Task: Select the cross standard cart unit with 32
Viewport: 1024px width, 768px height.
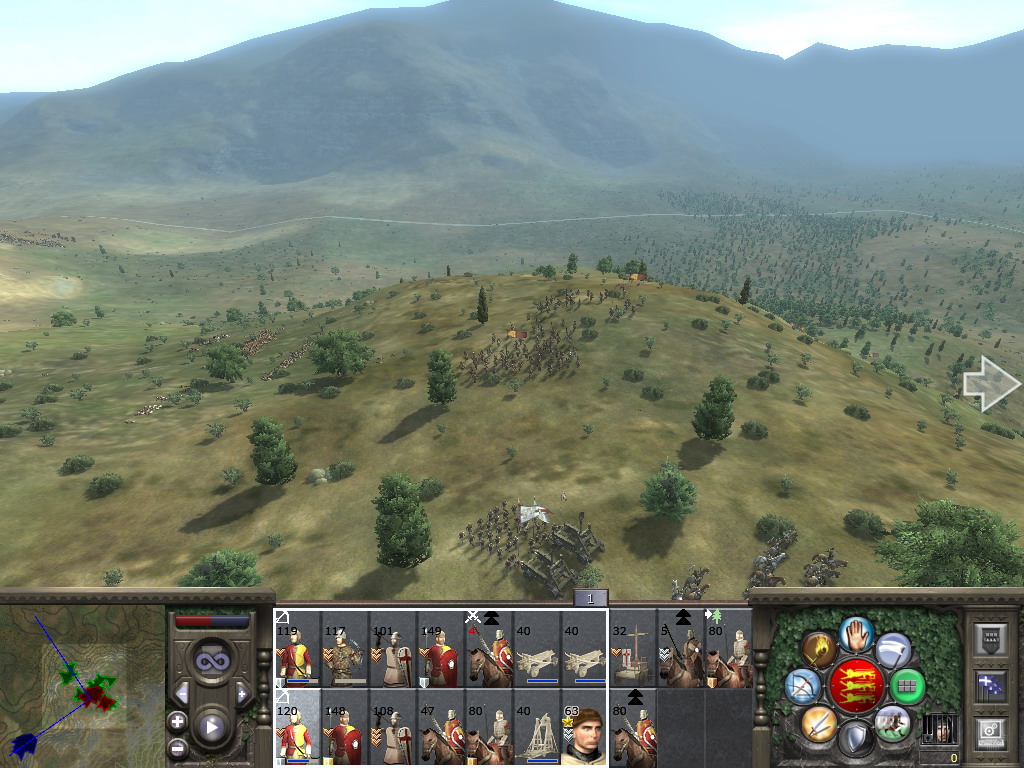Action: pyautogui.click(x=633, y=648)
